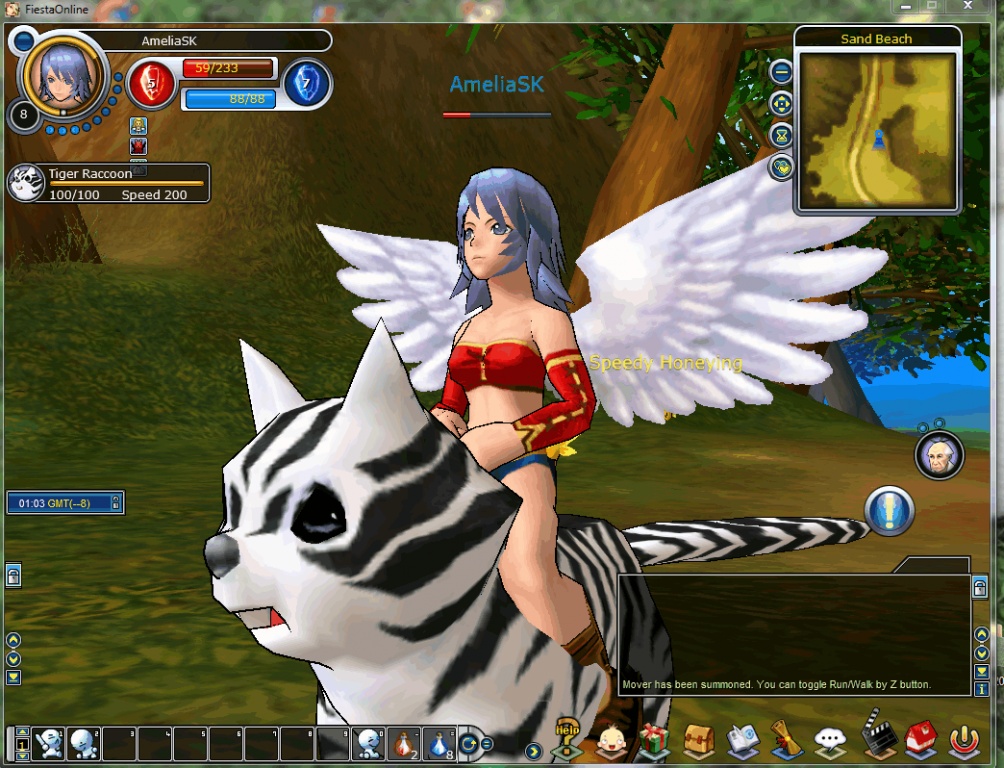1004x768 pixels.
Task: Use the blue SP stone
Action: [x=307, y=83]
